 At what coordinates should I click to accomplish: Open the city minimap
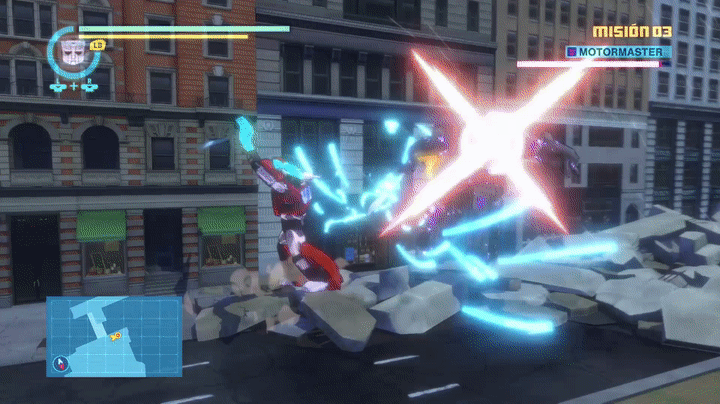(x=113, y=336)
